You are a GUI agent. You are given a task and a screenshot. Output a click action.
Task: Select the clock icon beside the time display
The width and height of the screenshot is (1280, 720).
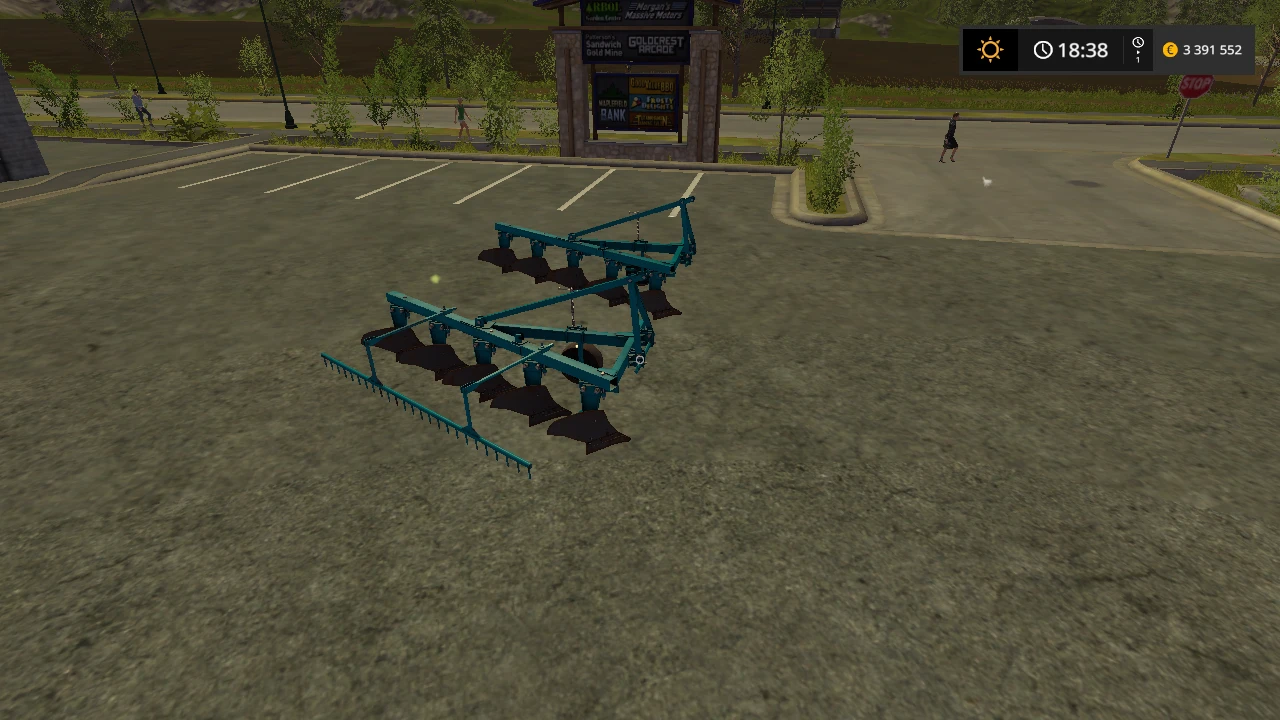point(1043,49)
